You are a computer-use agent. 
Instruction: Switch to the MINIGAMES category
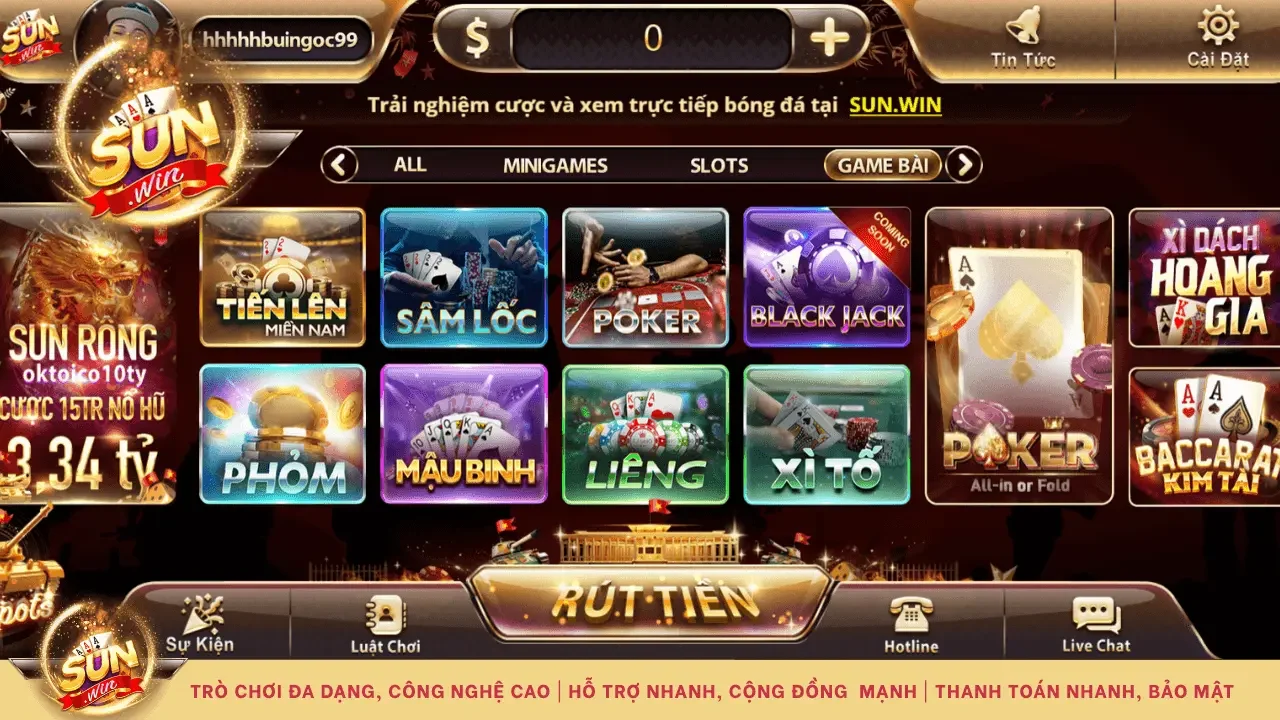[556, 165]
